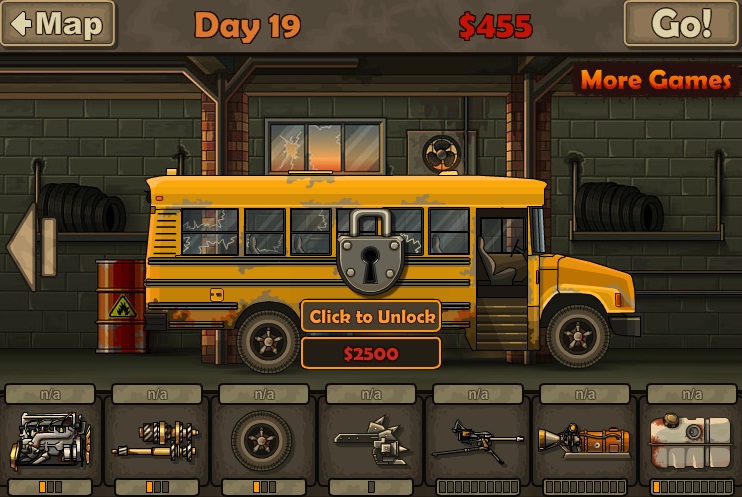Open the More Games link
The image size is (742, 497).
pos(655,80)
